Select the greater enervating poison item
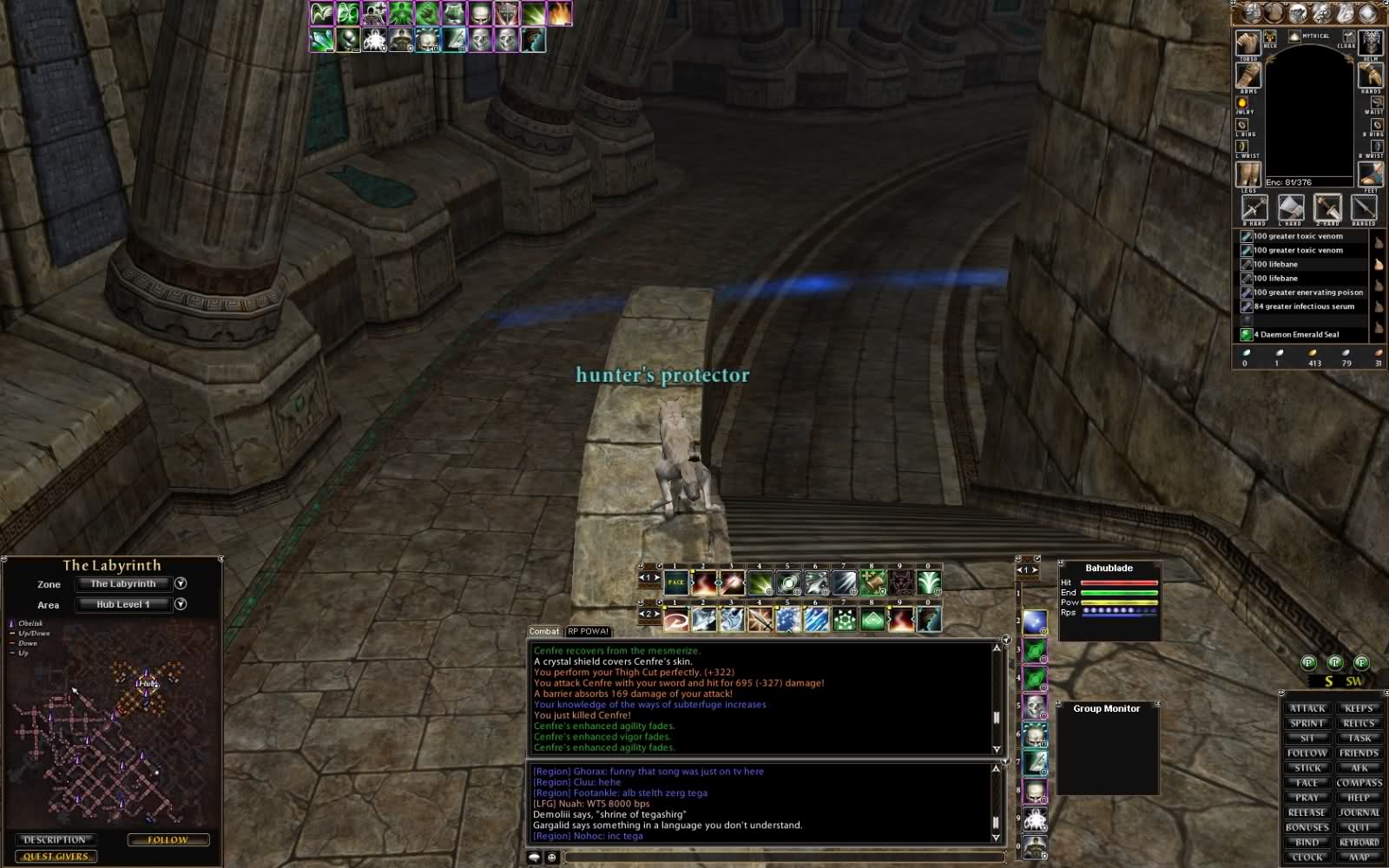This screenshot has height=868, width=1389. [x=1307, y=293]
